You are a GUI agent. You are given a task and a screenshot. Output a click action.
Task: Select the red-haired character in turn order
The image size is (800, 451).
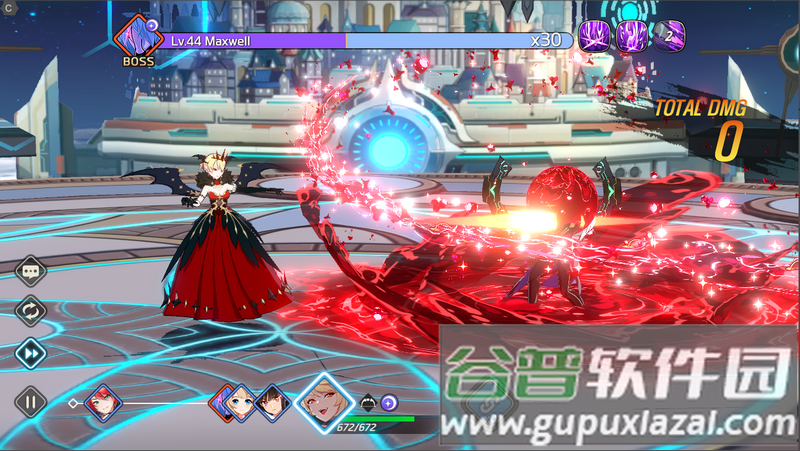point(101,404)
